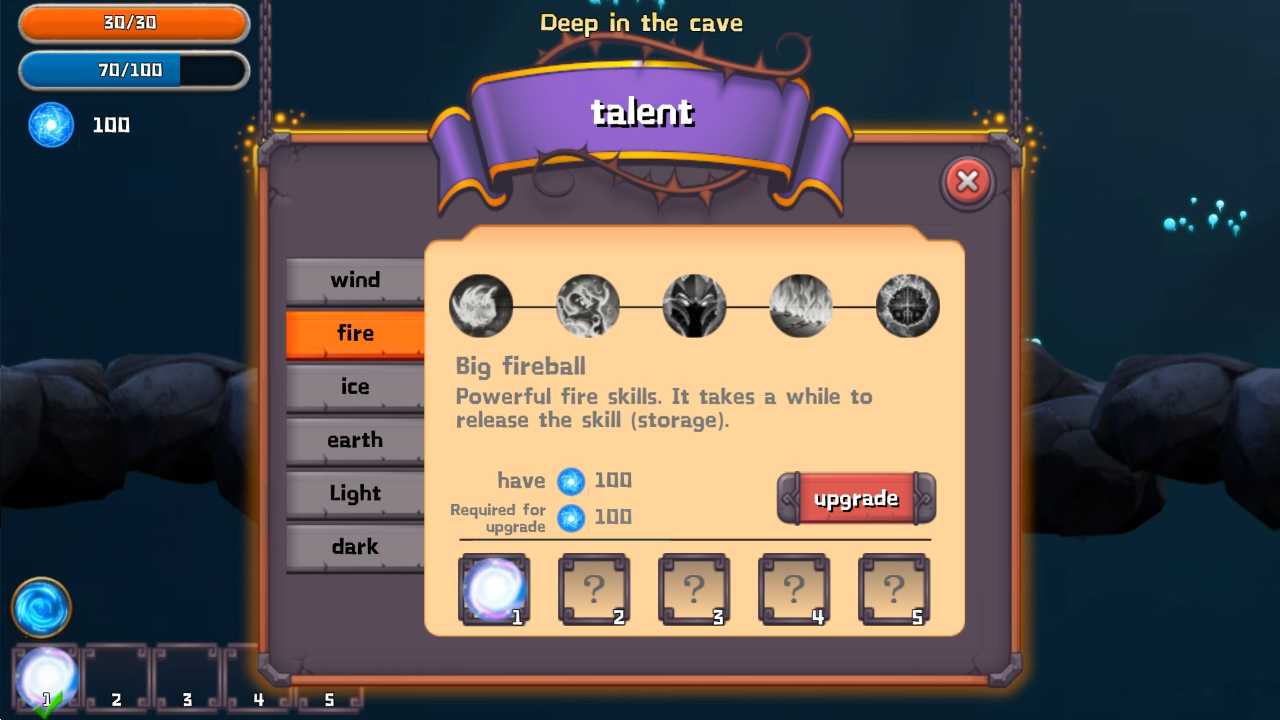Click the question mark slot 5

[894, 589]
